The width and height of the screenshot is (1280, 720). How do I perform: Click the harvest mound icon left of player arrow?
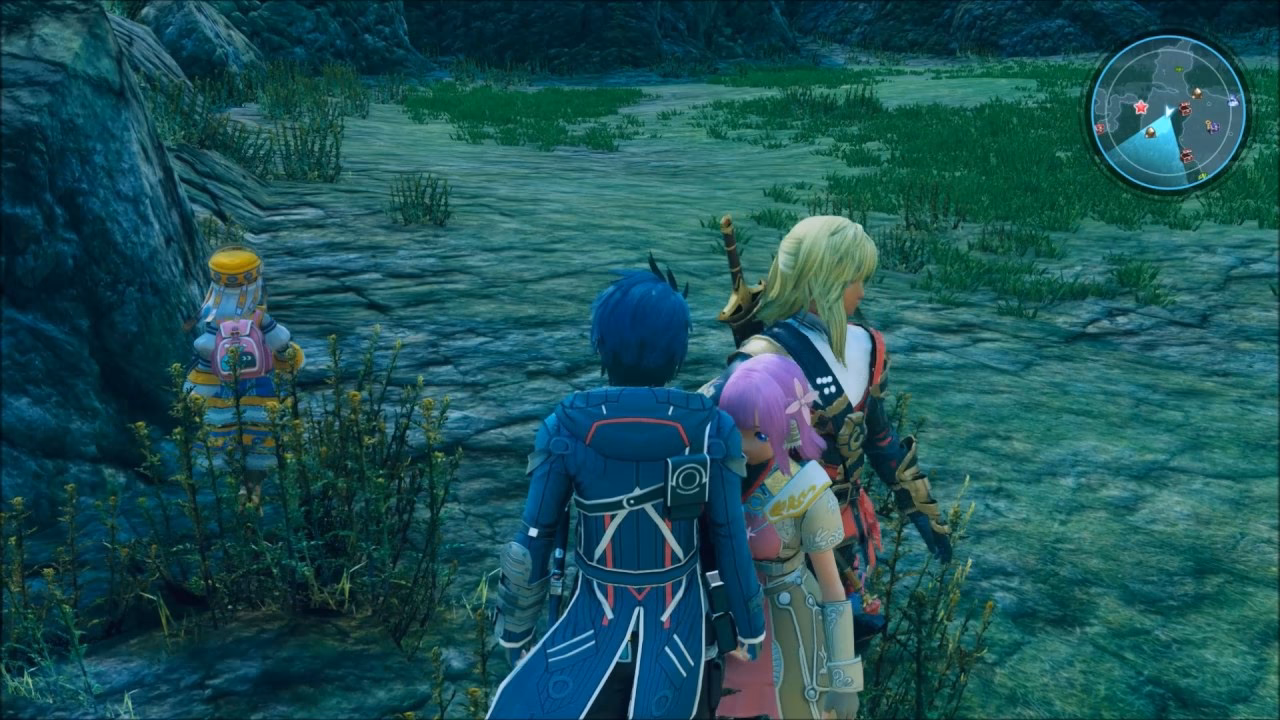coord(1150,132)
